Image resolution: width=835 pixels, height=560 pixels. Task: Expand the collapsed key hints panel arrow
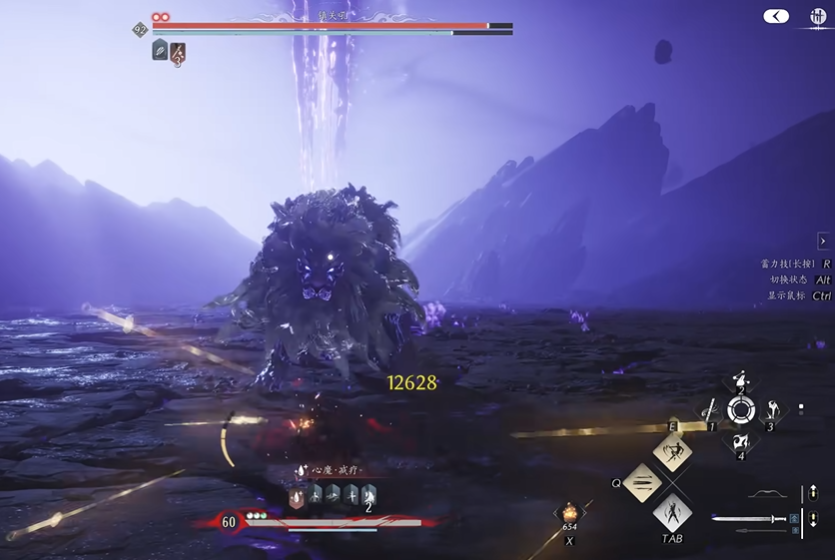pos(822,242)
